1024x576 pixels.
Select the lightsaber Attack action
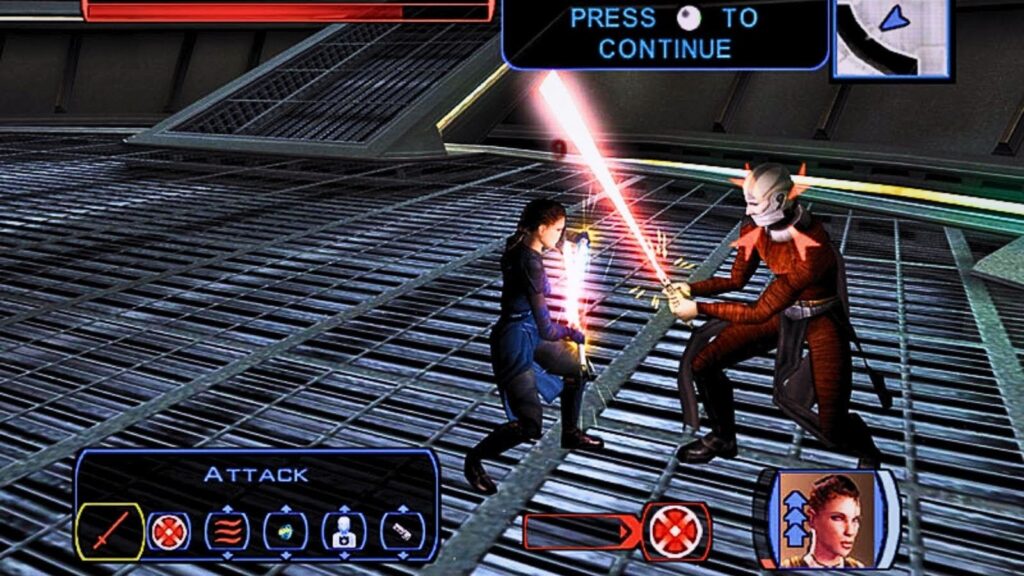click(x=110, y=531)
